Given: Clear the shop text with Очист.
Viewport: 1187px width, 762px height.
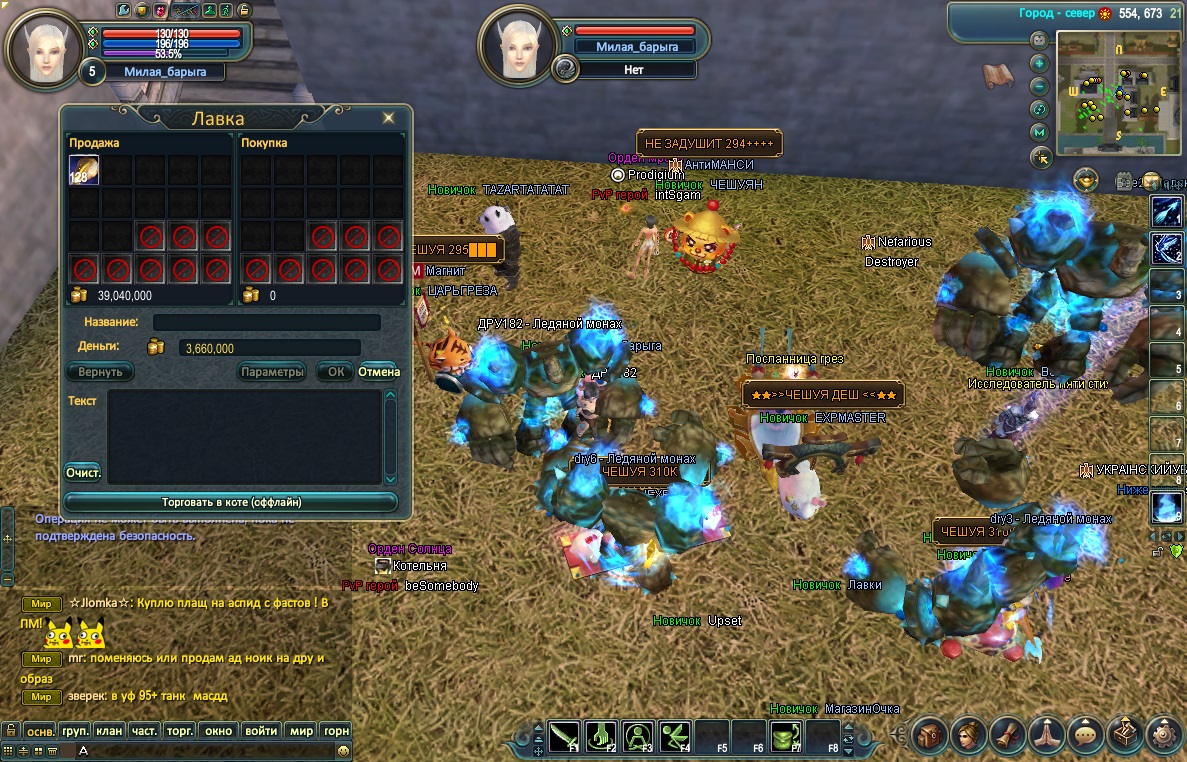Looking at the screenshot, I should [83, 471].
